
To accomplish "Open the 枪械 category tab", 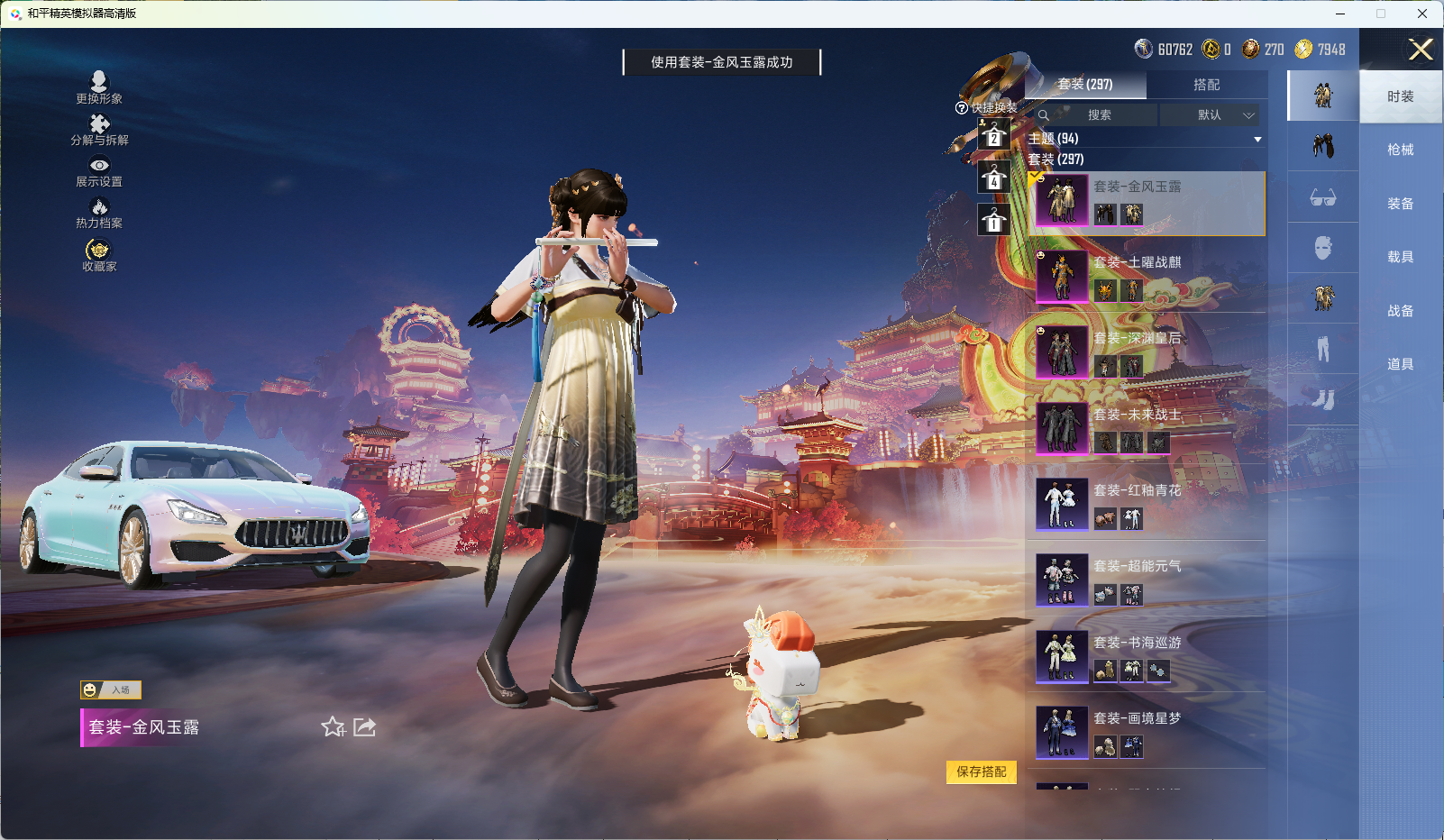I will (1401, 149).
